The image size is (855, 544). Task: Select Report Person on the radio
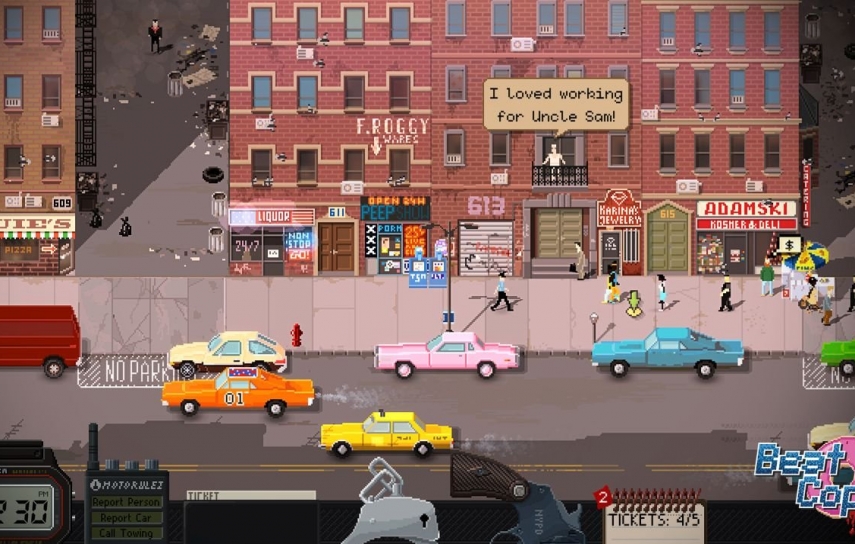point(126,502)
